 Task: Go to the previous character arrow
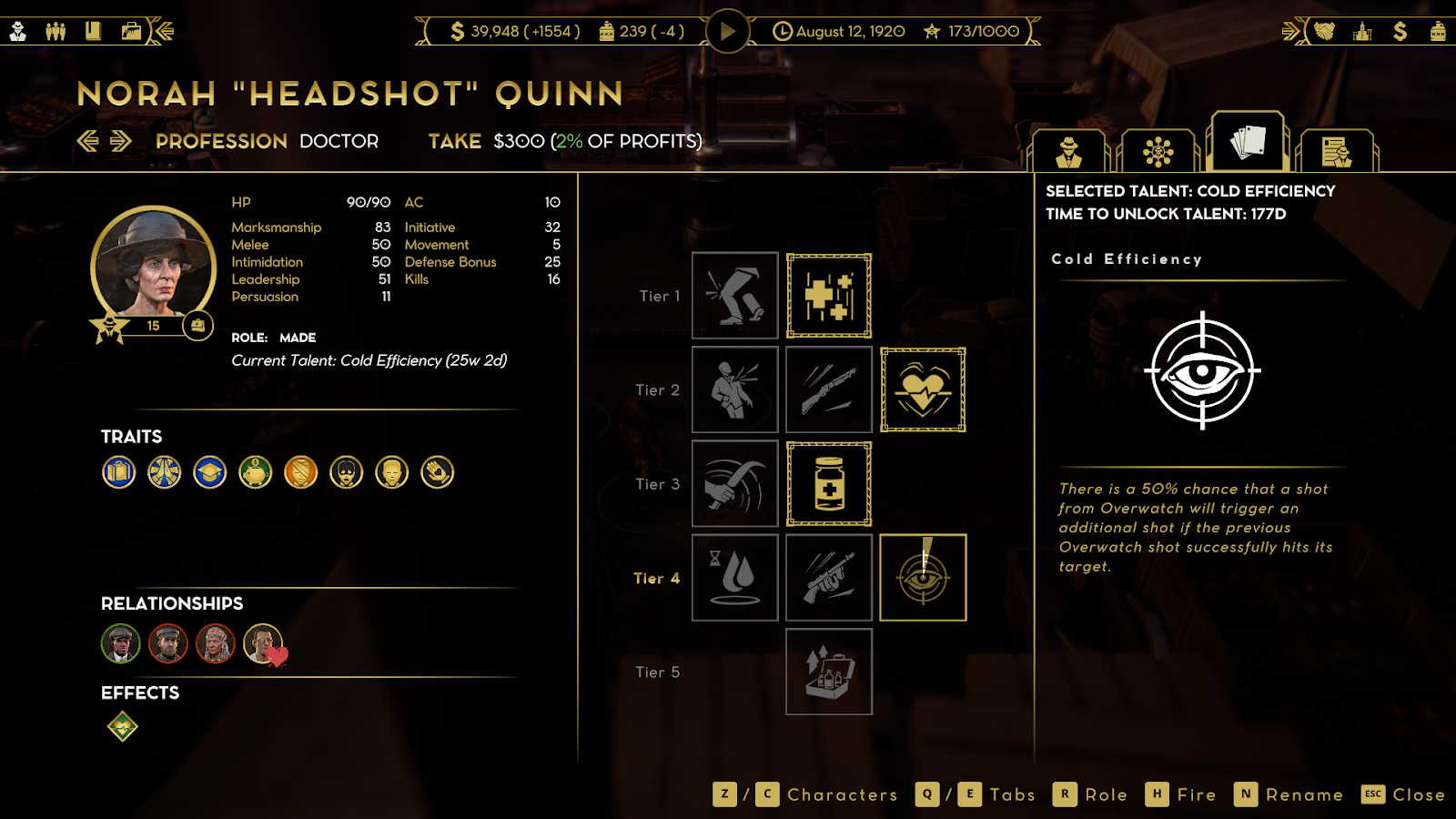coord(87,141)
